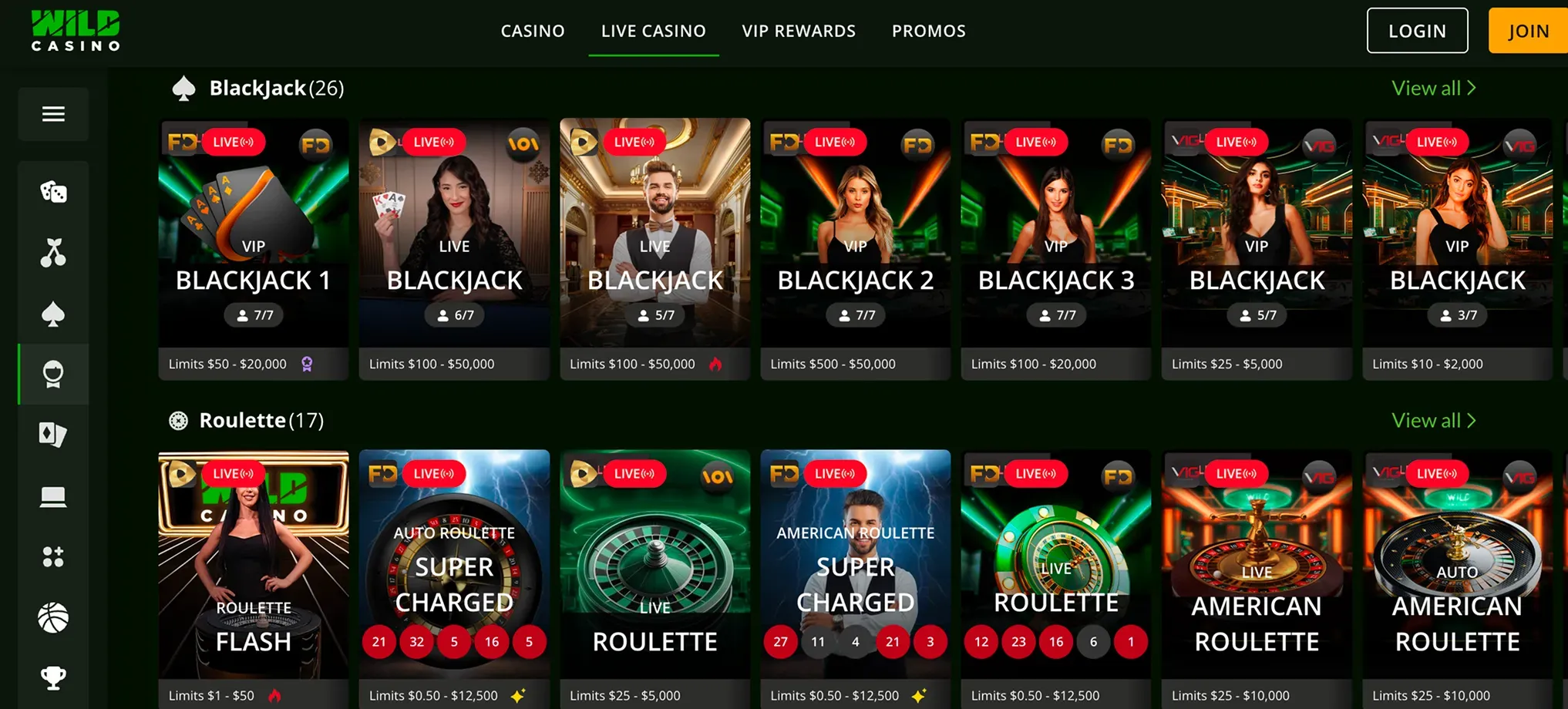Click the Login button
The width and height of the screenshot is (1568, 709).
click(1417, 31)
